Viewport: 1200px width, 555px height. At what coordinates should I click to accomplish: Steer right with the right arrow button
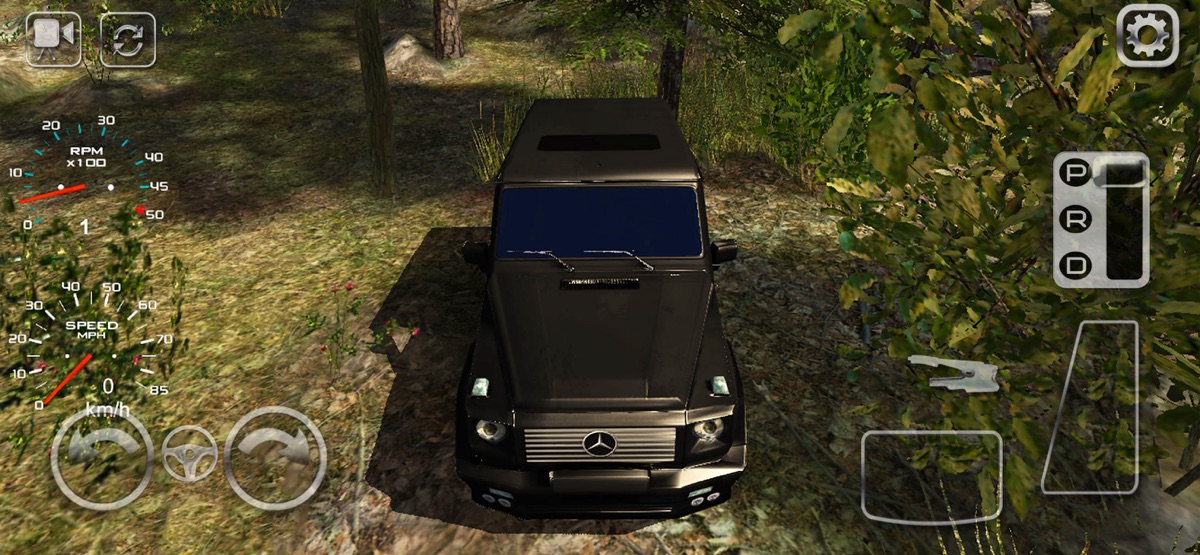pos(276,457)
